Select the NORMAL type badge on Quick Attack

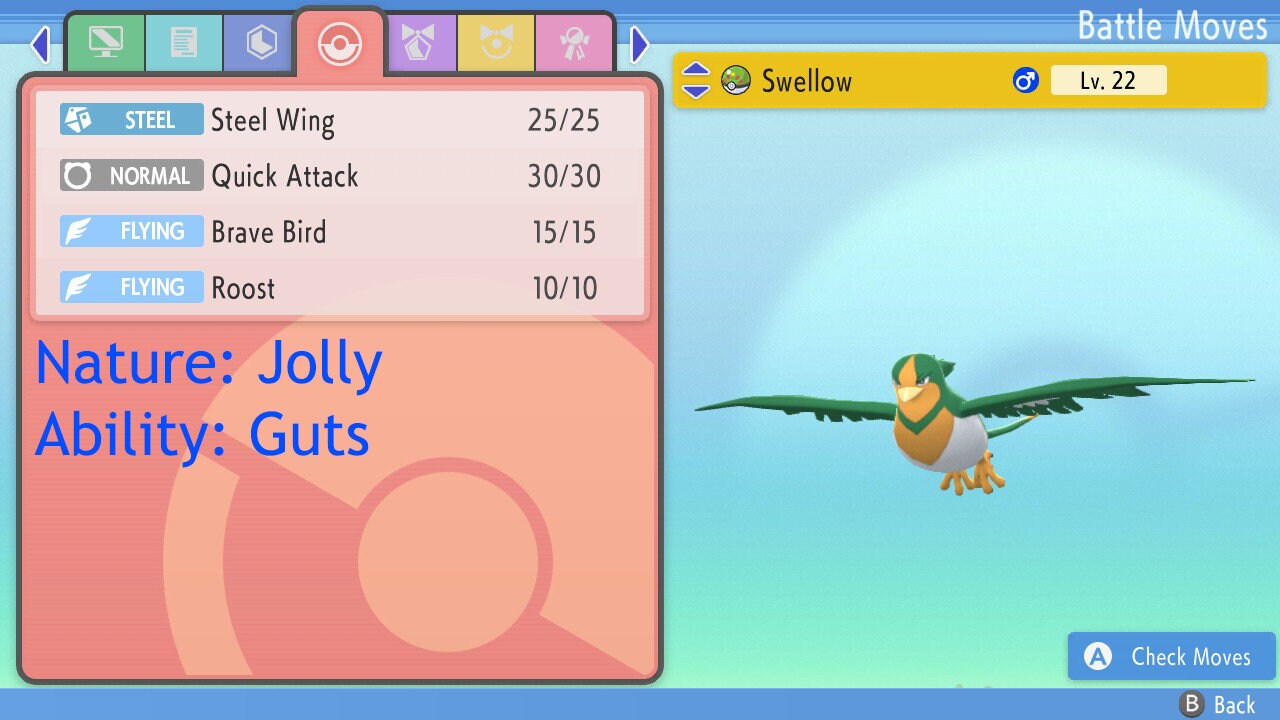(130, 176)
